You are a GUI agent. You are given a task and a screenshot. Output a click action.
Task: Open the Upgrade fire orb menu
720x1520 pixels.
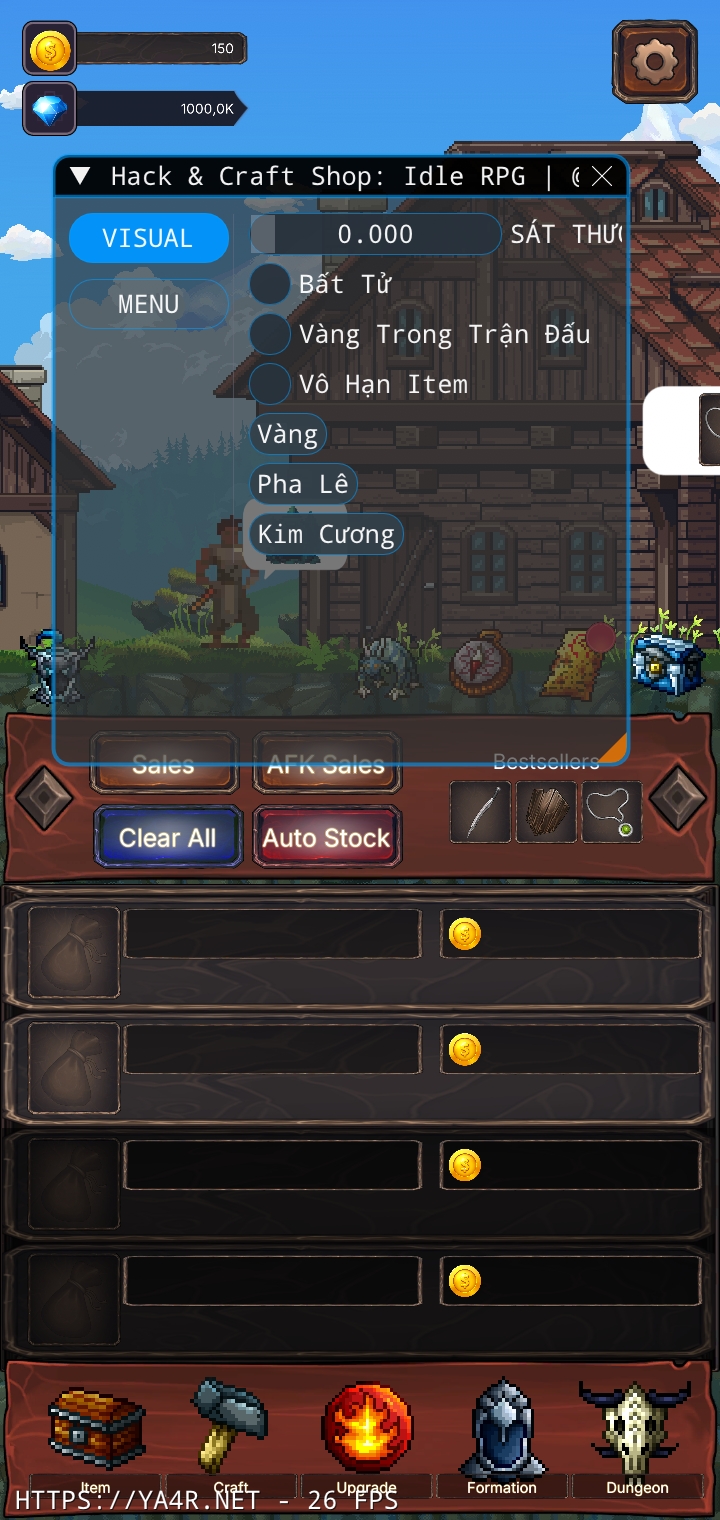pyautogui.click(x=367, y=1432)
